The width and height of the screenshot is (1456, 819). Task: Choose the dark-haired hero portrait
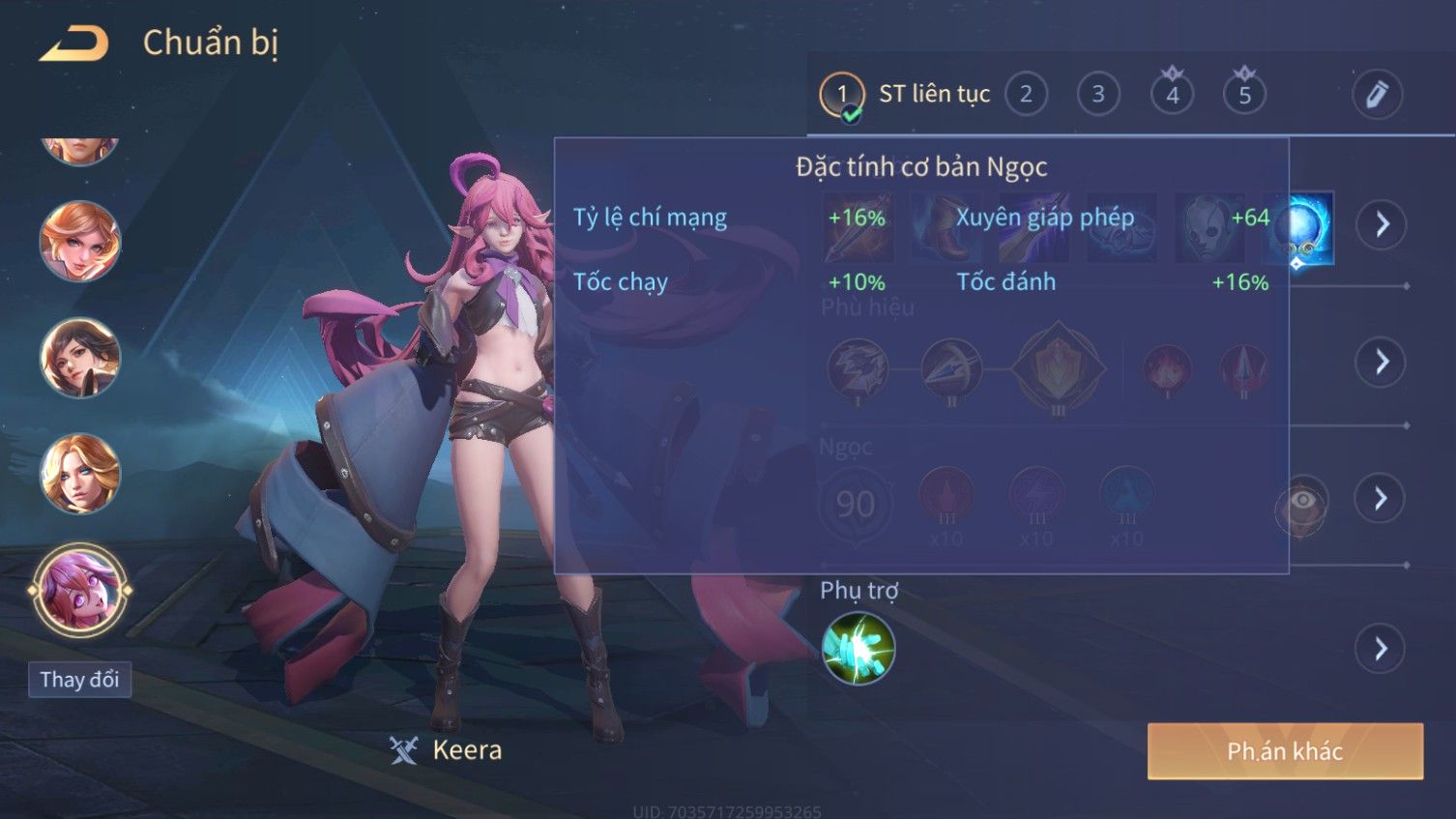(x=79, y=357)
